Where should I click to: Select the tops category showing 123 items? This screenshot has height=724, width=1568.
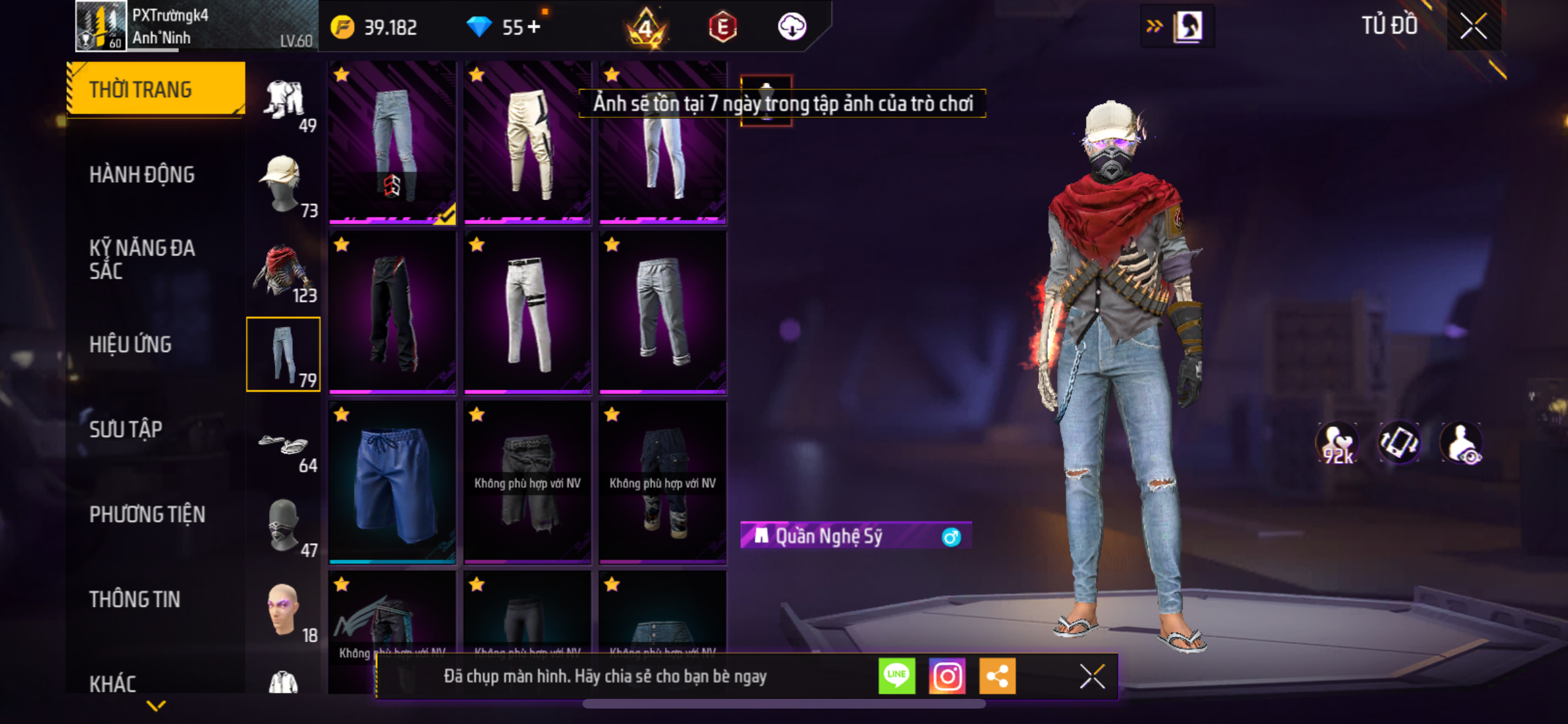[x=284, y=270]
